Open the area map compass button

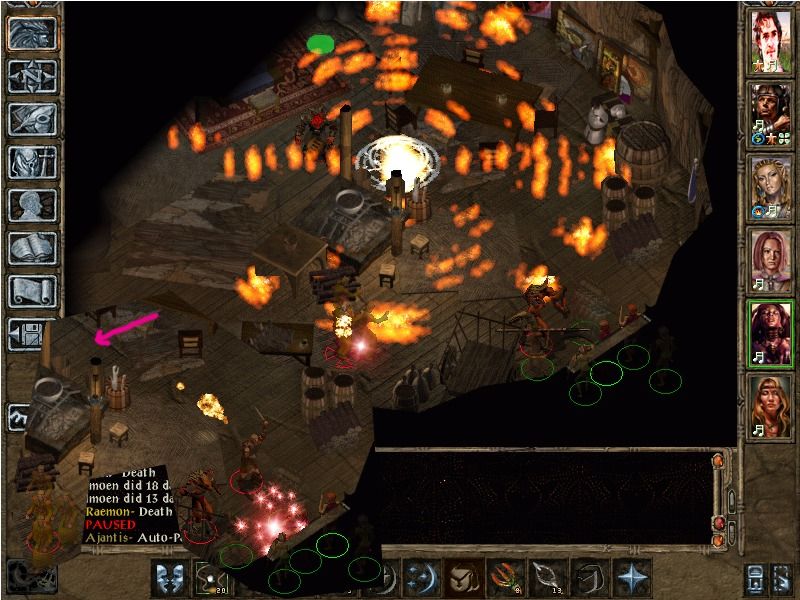[x=31, y=76]
